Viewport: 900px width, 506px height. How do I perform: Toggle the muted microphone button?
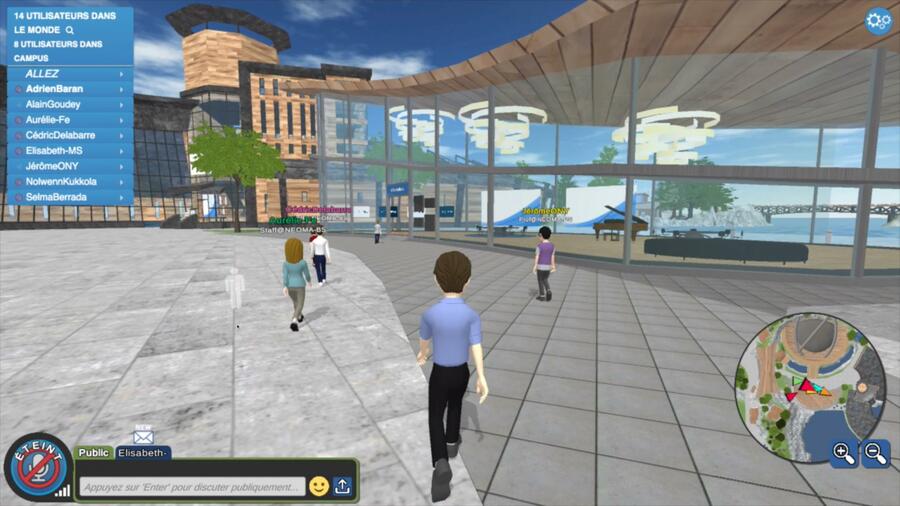37,467
